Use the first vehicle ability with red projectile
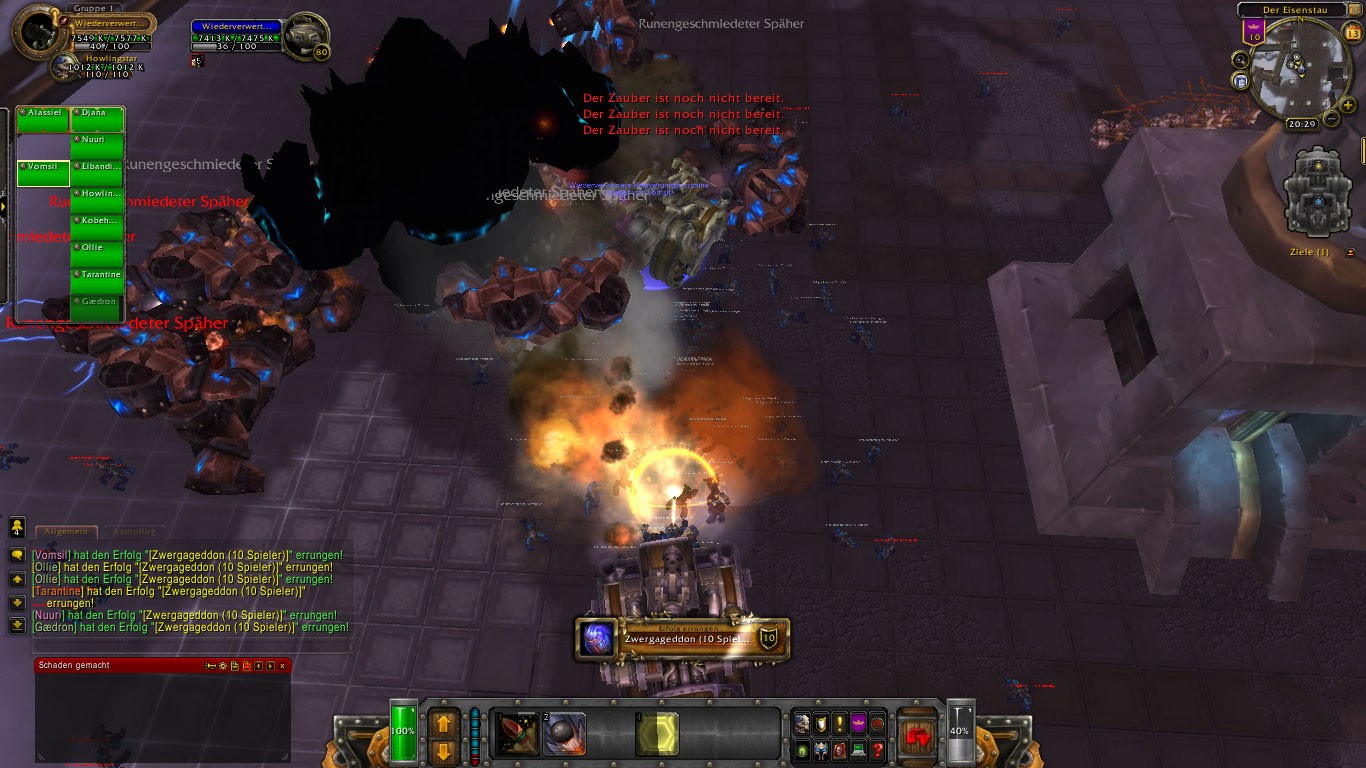This screenshot has width=1366, height=768. pos(518,735)
